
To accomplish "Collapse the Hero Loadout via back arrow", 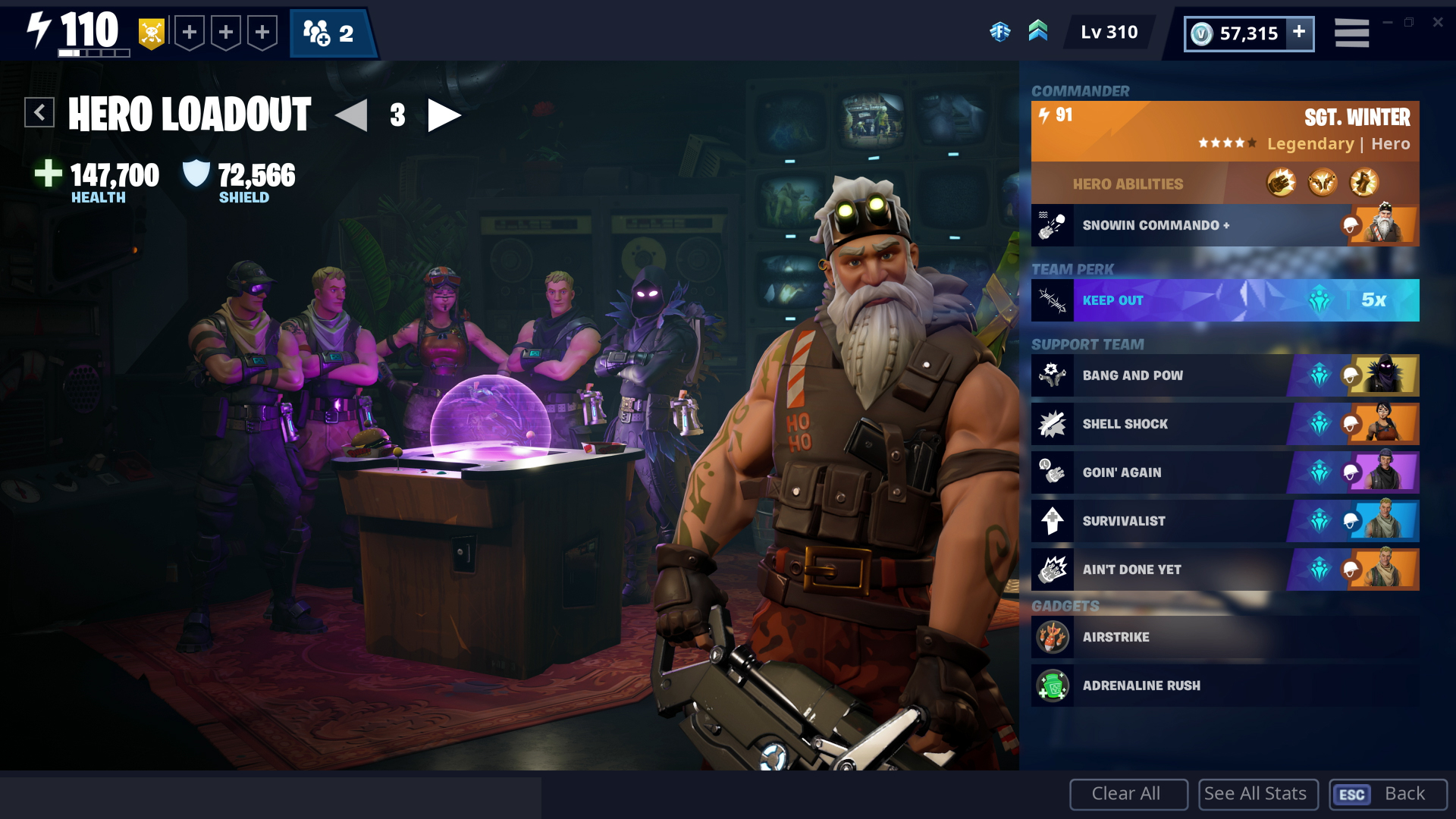I will 39,112.
